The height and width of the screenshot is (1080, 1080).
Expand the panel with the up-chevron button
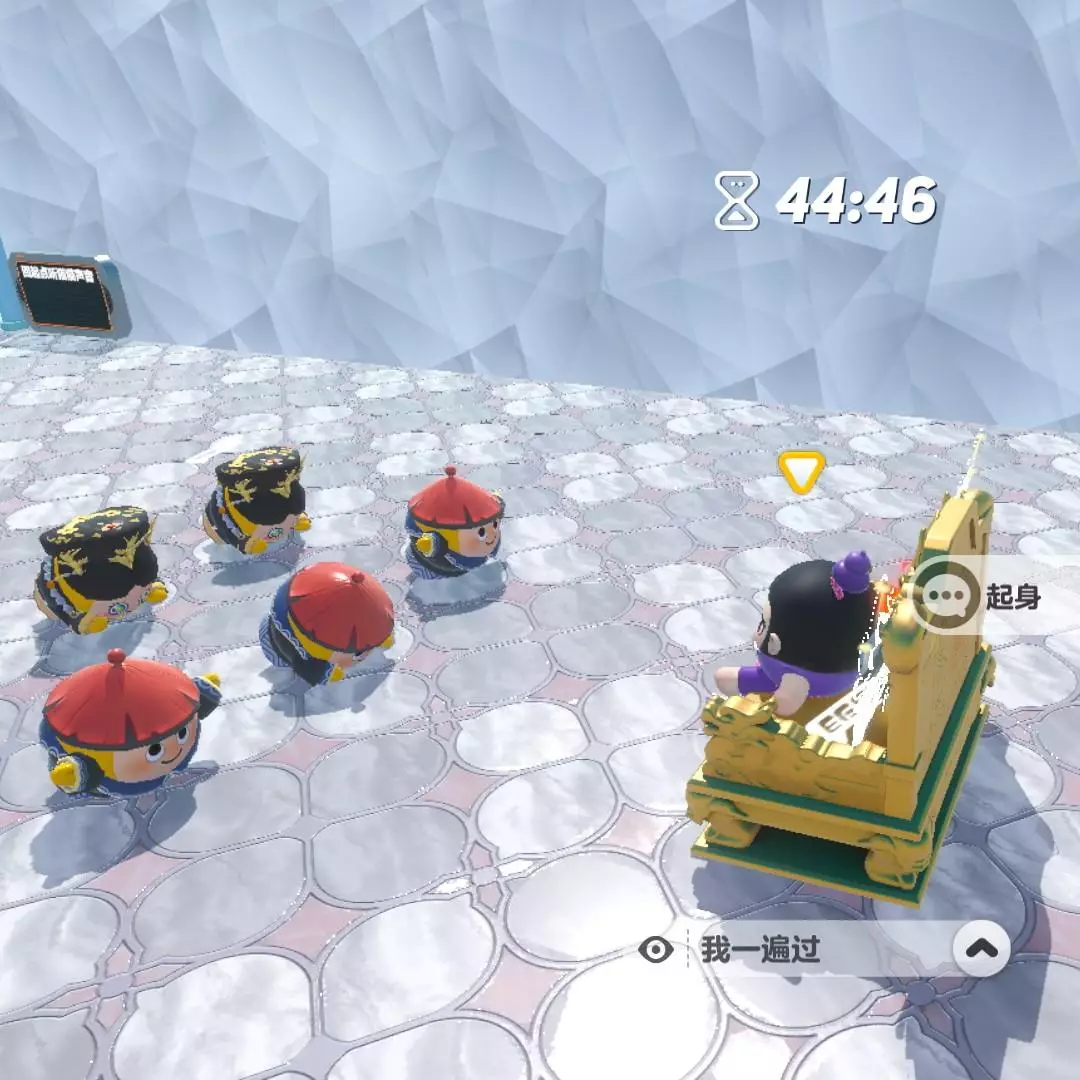[981, 948]
